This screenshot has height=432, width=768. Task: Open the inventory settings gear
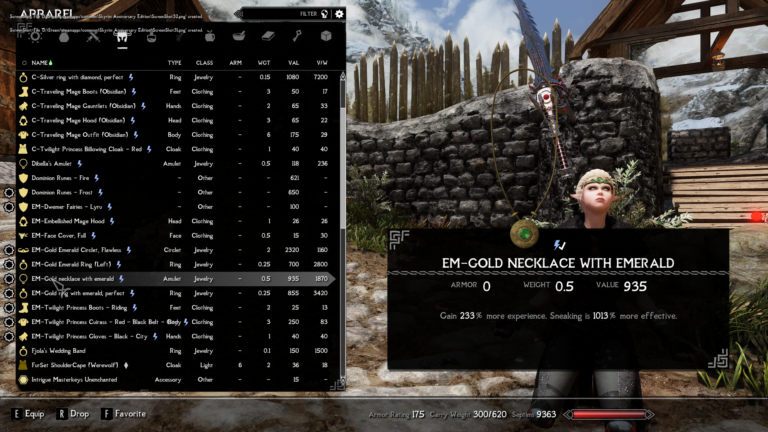pos(339,14)
